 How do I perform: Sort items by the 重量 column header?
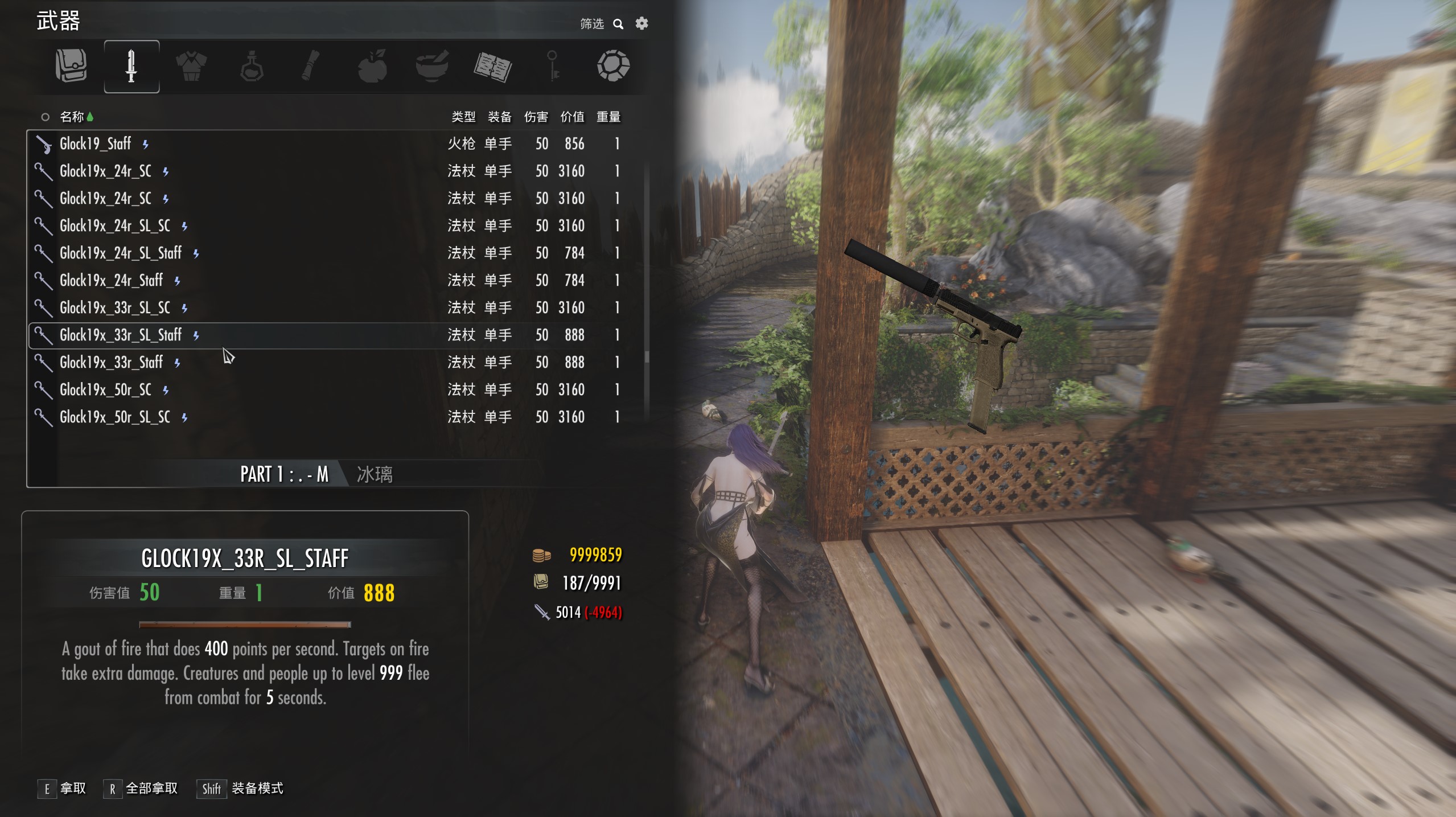click(608, 117)
